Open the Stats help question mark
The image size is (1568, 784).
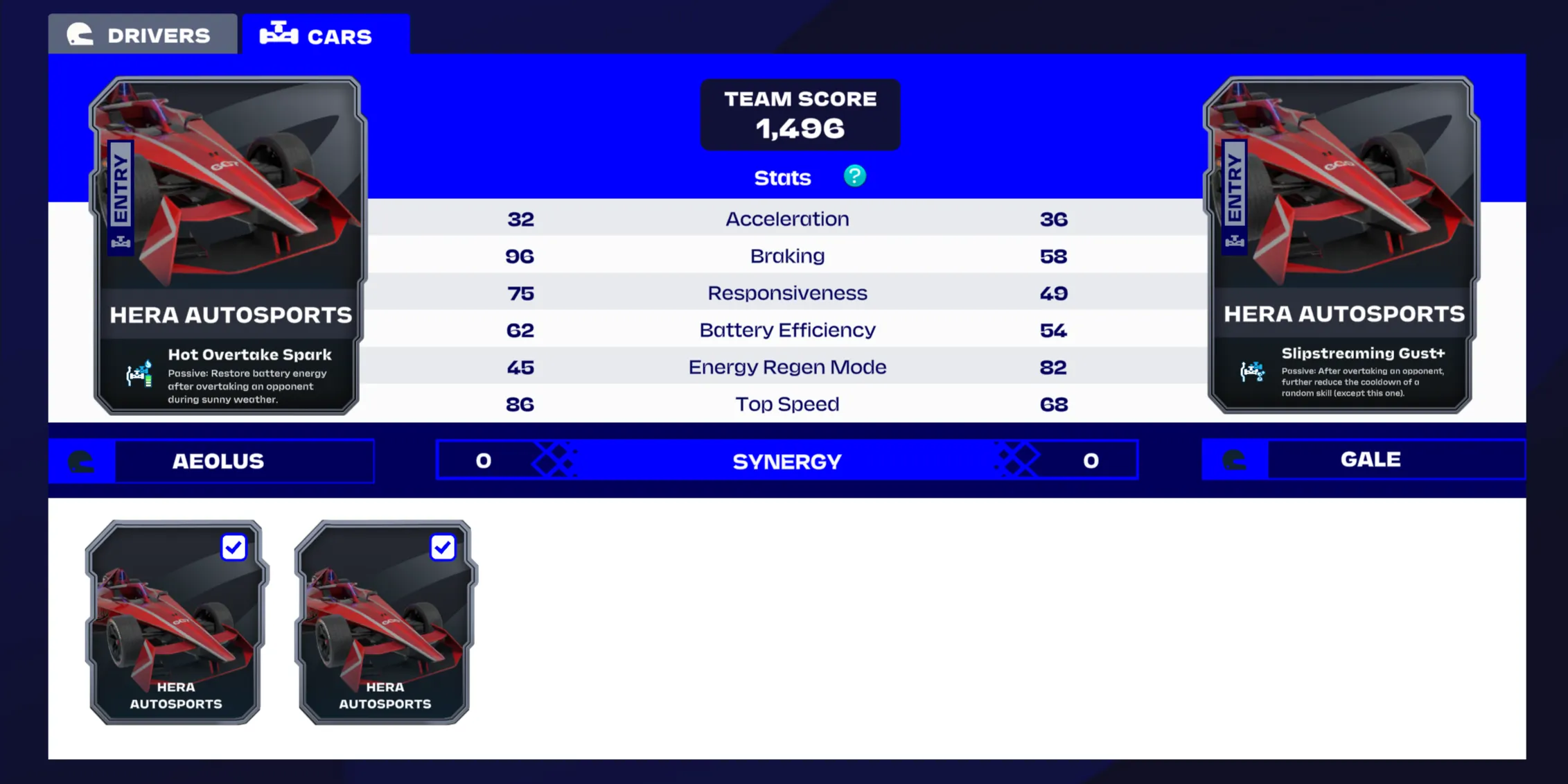pyautogui.click(x=854, y=177)
